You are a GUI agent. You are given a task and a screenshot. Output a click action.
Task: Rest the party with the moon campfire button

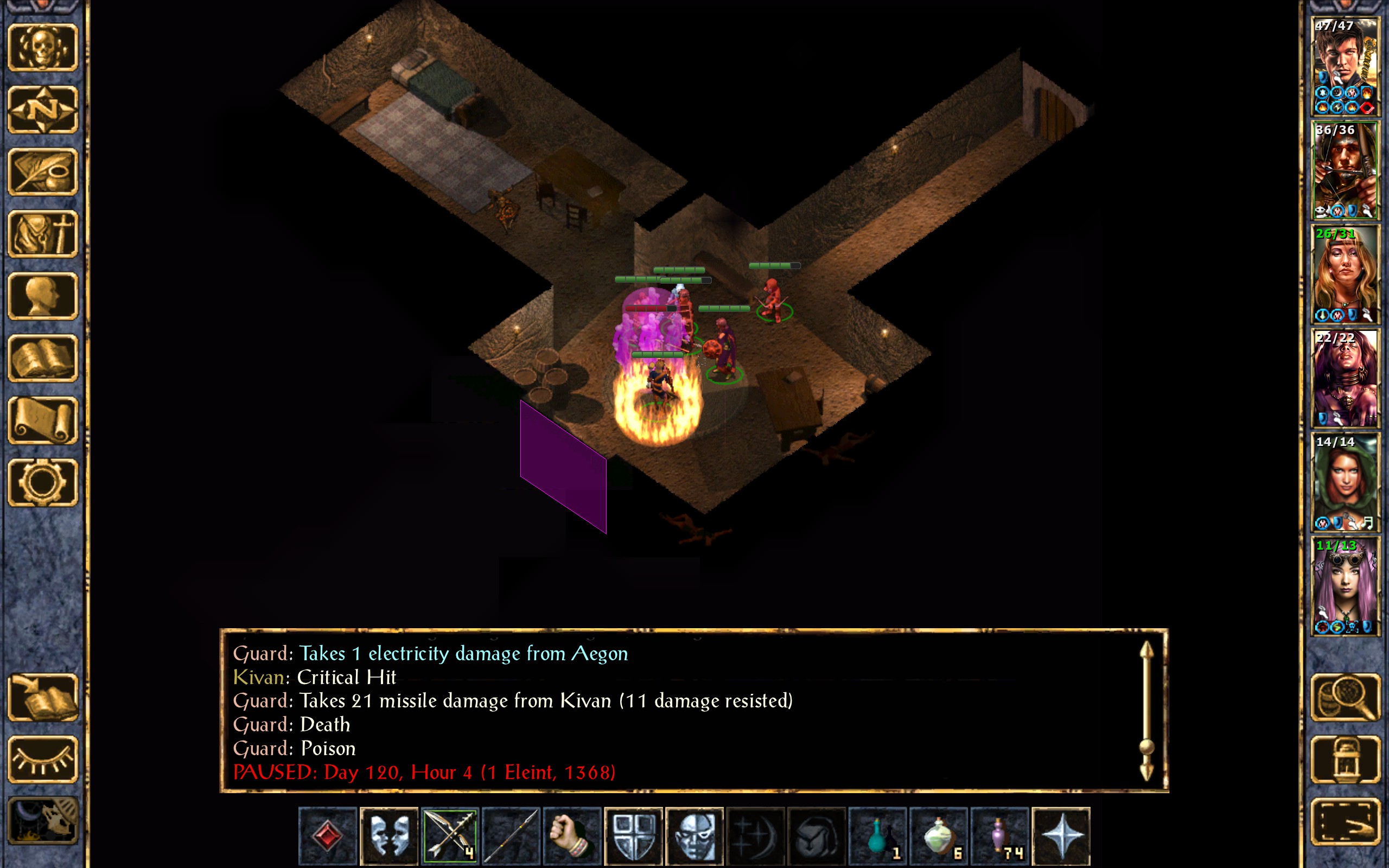42,821
